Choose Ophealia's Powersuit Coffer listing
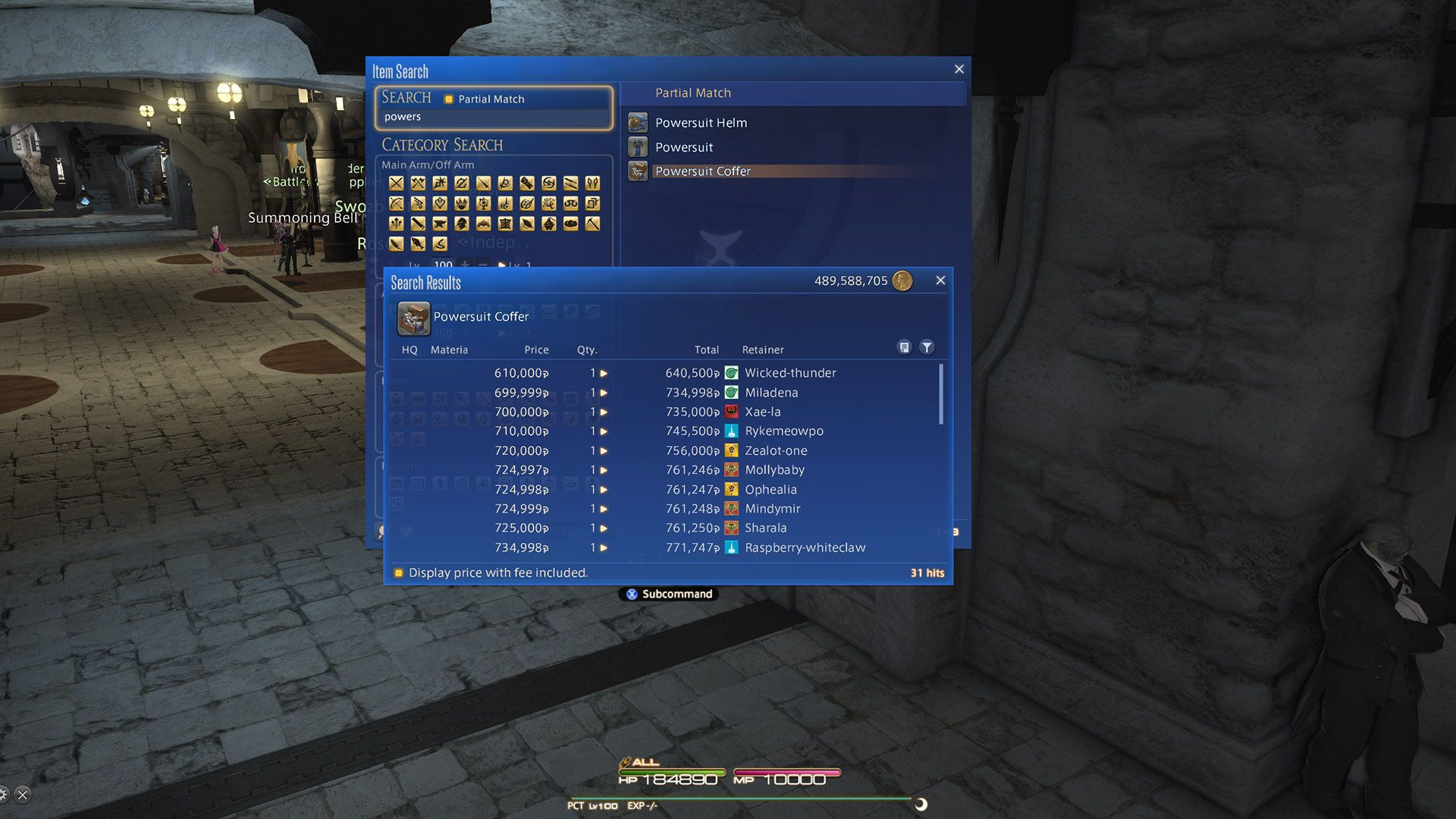 tap(667, 490)
